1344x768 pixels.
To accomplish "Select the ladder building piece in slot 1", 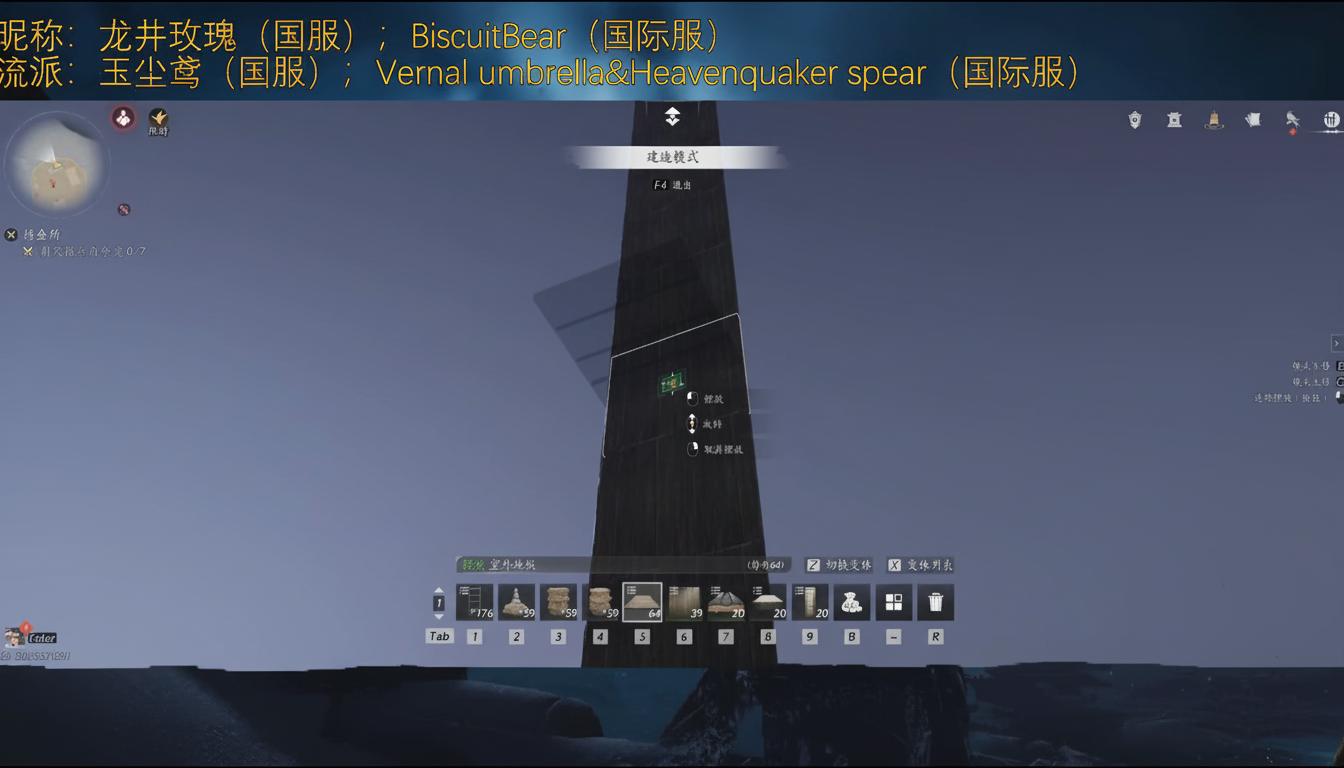I will coord(475,602).
